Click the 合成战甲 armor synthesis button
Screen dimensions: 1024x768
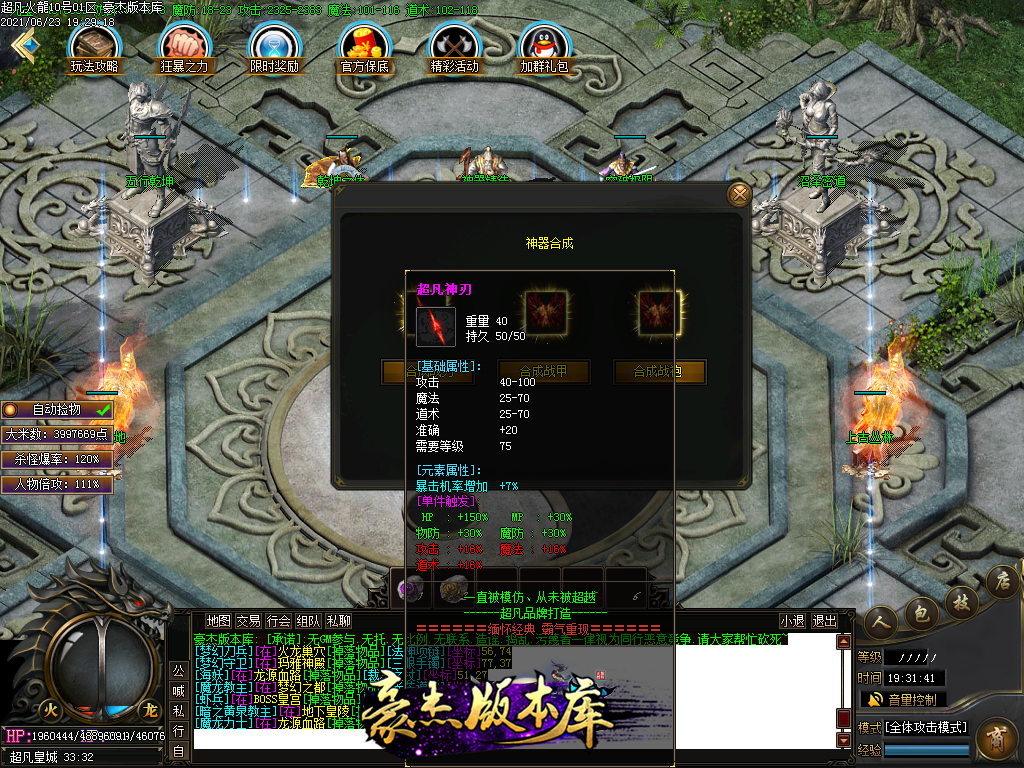coord(544,372)
